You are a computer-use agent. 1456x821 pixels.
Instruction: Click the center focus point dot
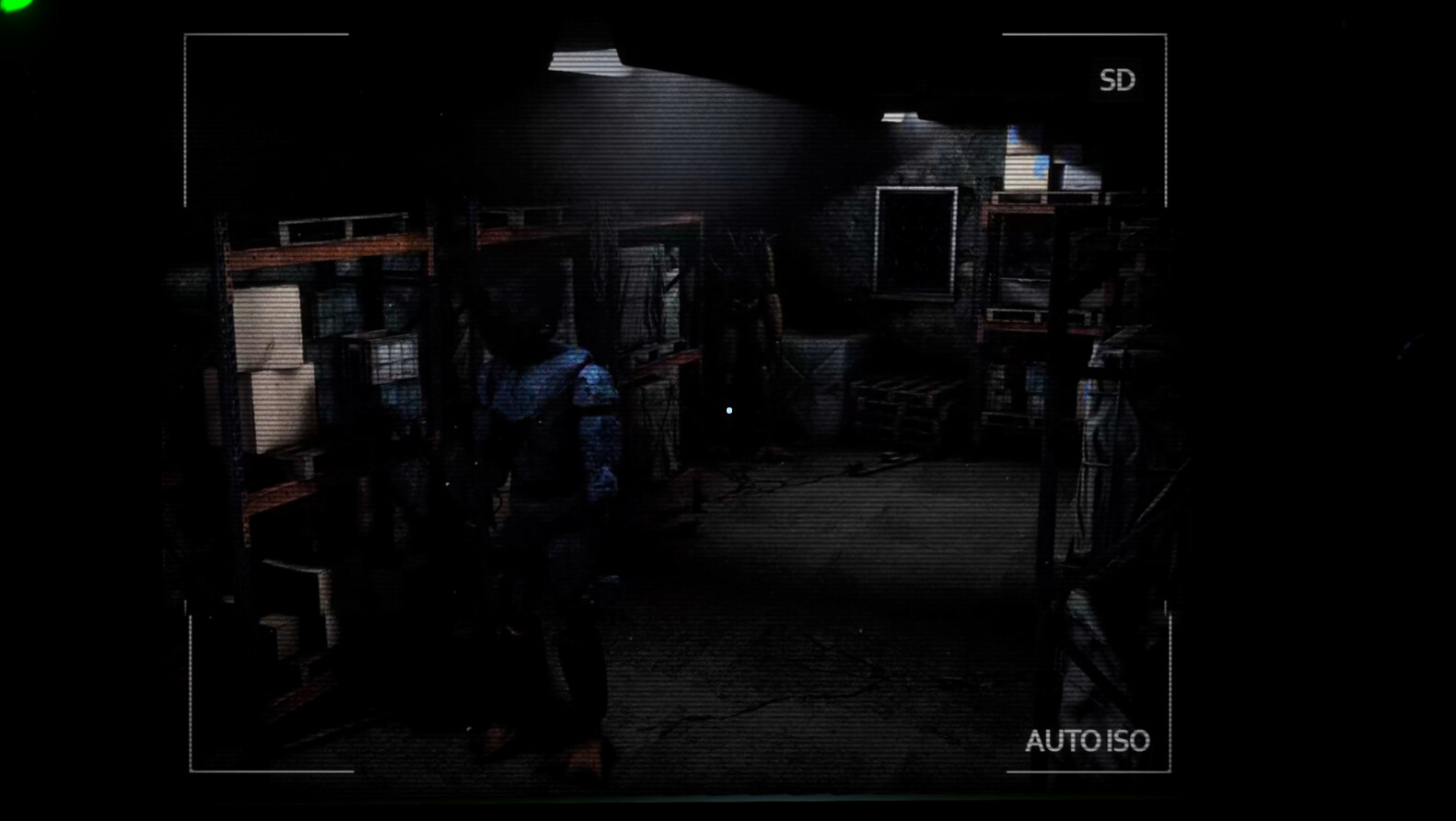[x=728, y=410]
